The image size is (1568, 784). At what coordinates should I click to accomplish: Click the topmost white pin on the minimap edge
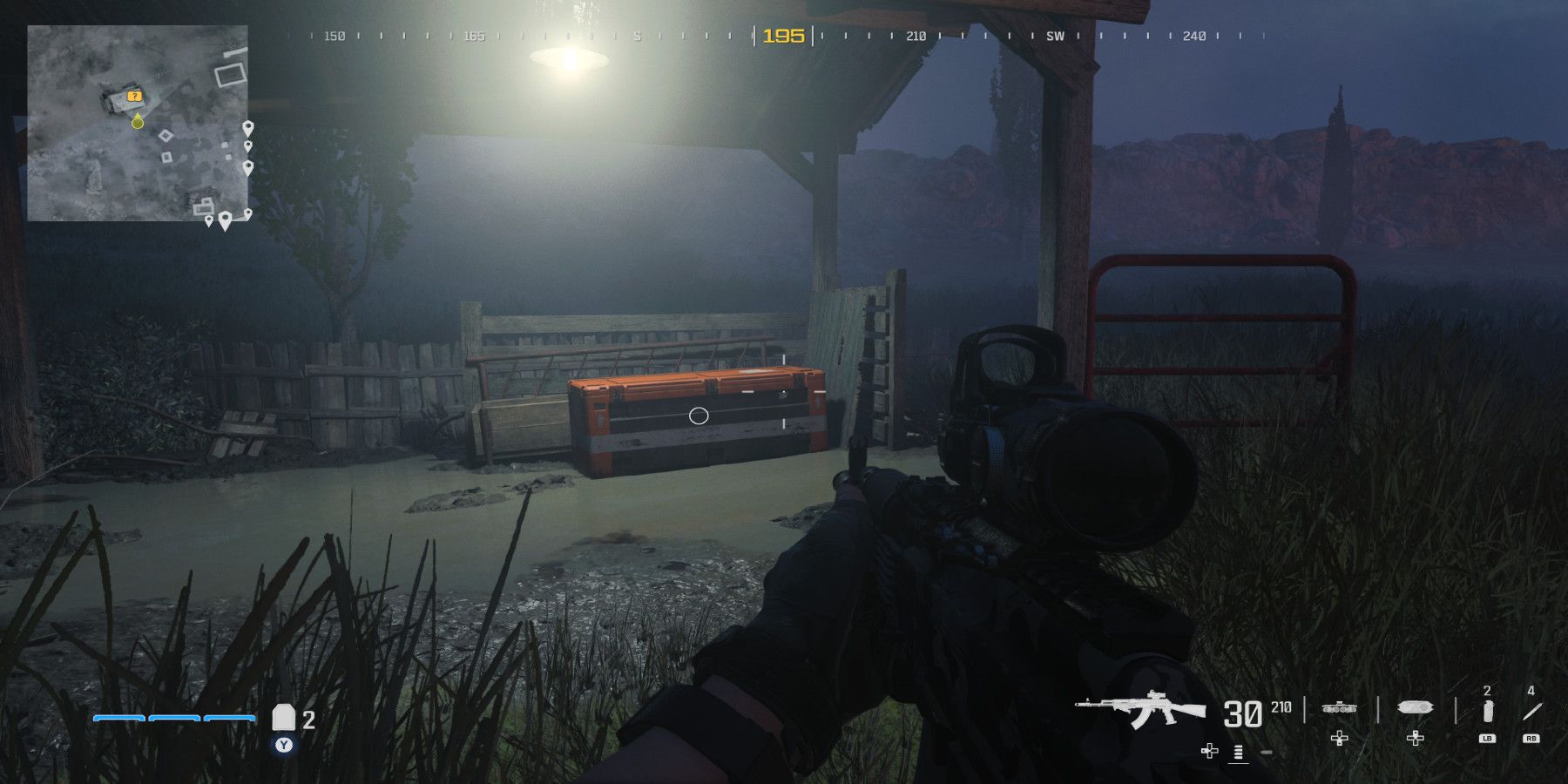[x=248, y=127]
